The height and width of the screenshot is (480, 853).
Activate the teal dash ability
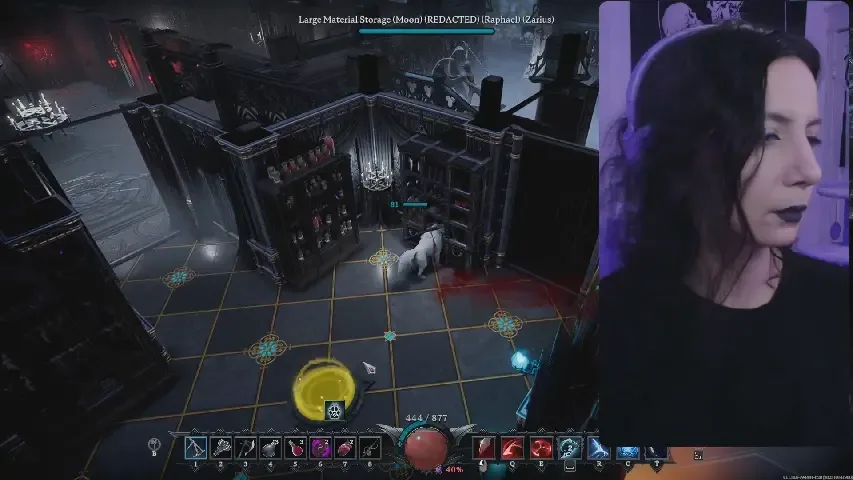coord(569,448)
